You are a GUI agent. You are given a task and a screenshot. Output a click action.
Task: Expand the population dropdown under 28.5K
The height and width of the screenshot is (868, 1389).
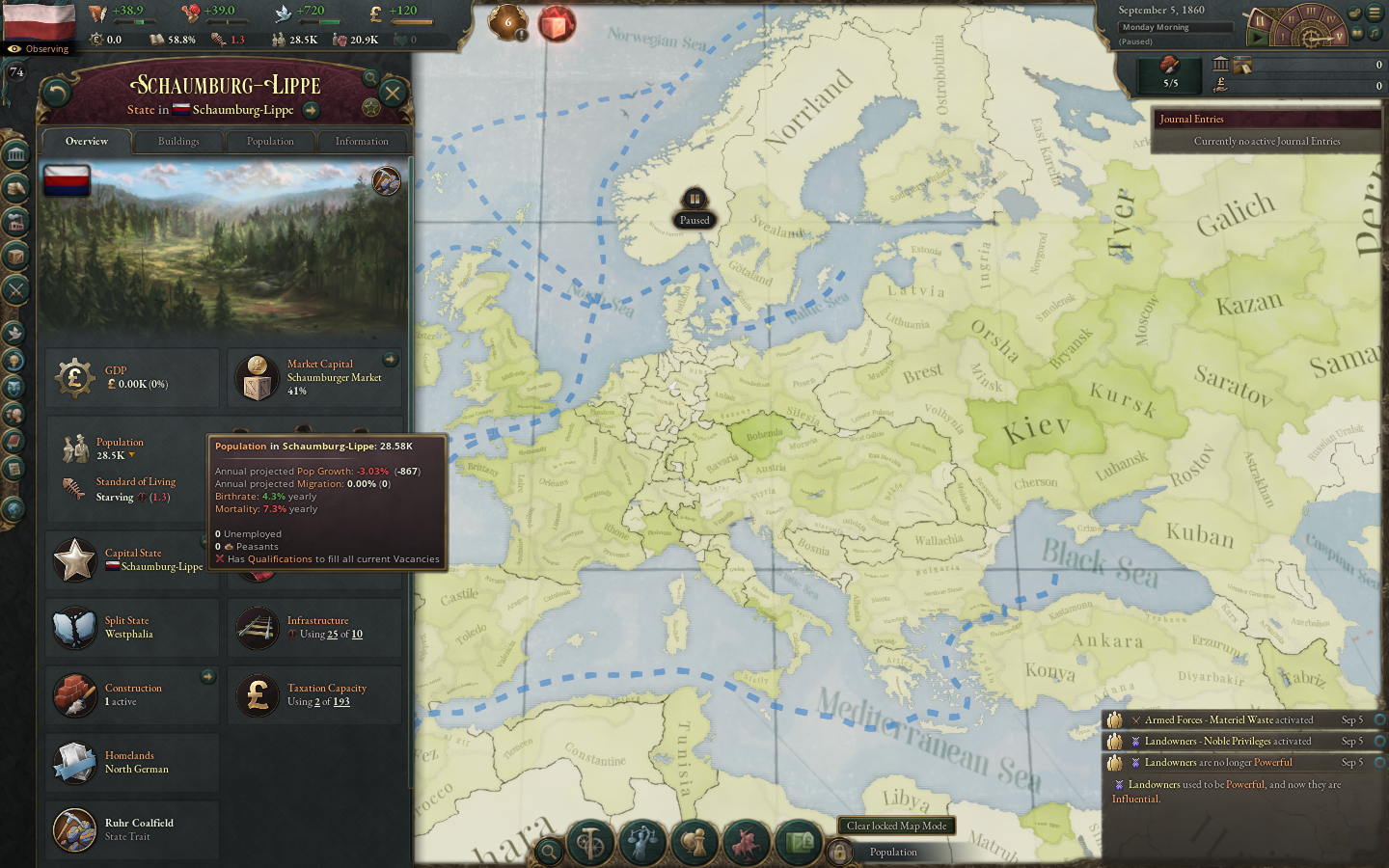131,456
